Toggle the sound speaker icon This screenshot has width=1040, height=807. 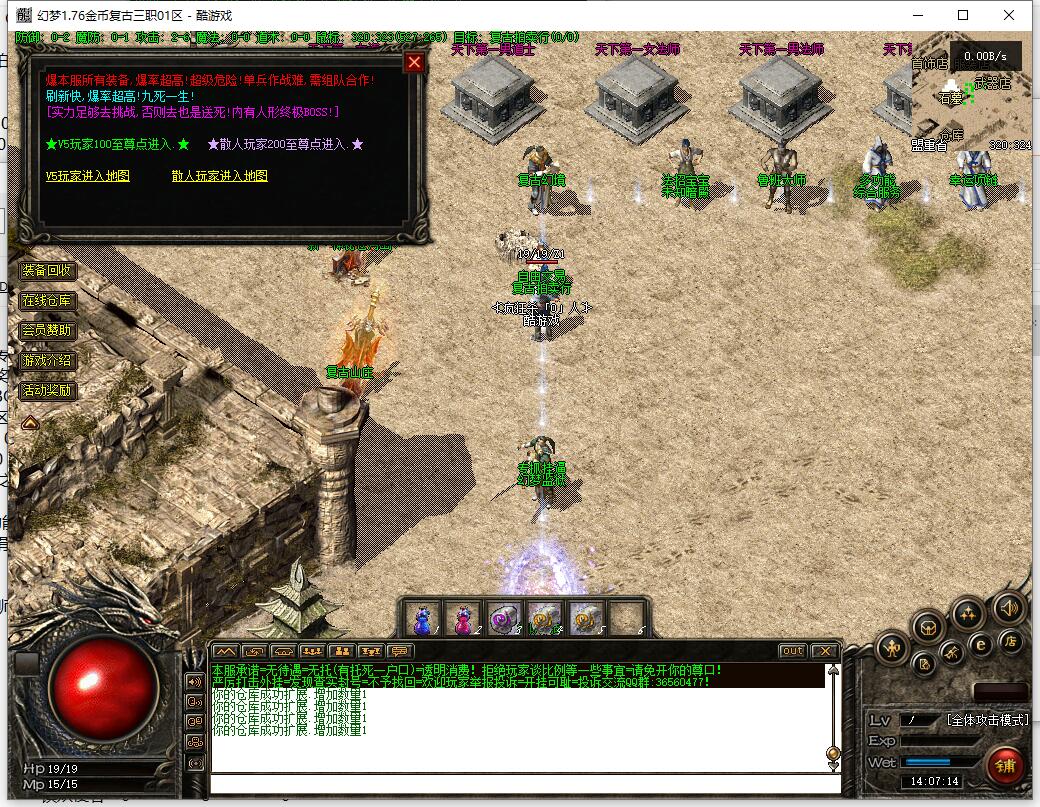1007,607
